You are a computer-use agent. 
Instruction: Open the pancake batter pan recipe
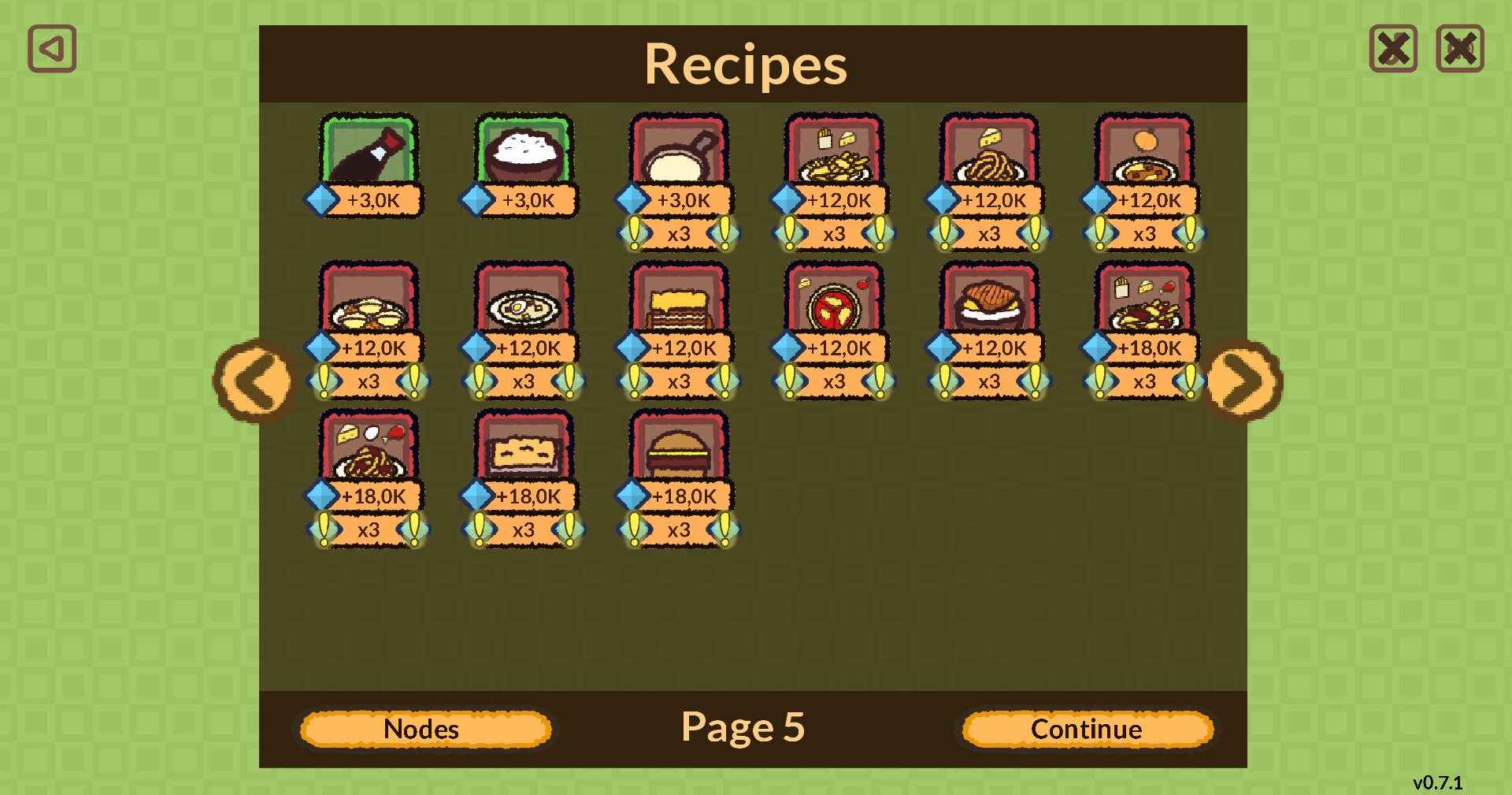click(679, 154)
